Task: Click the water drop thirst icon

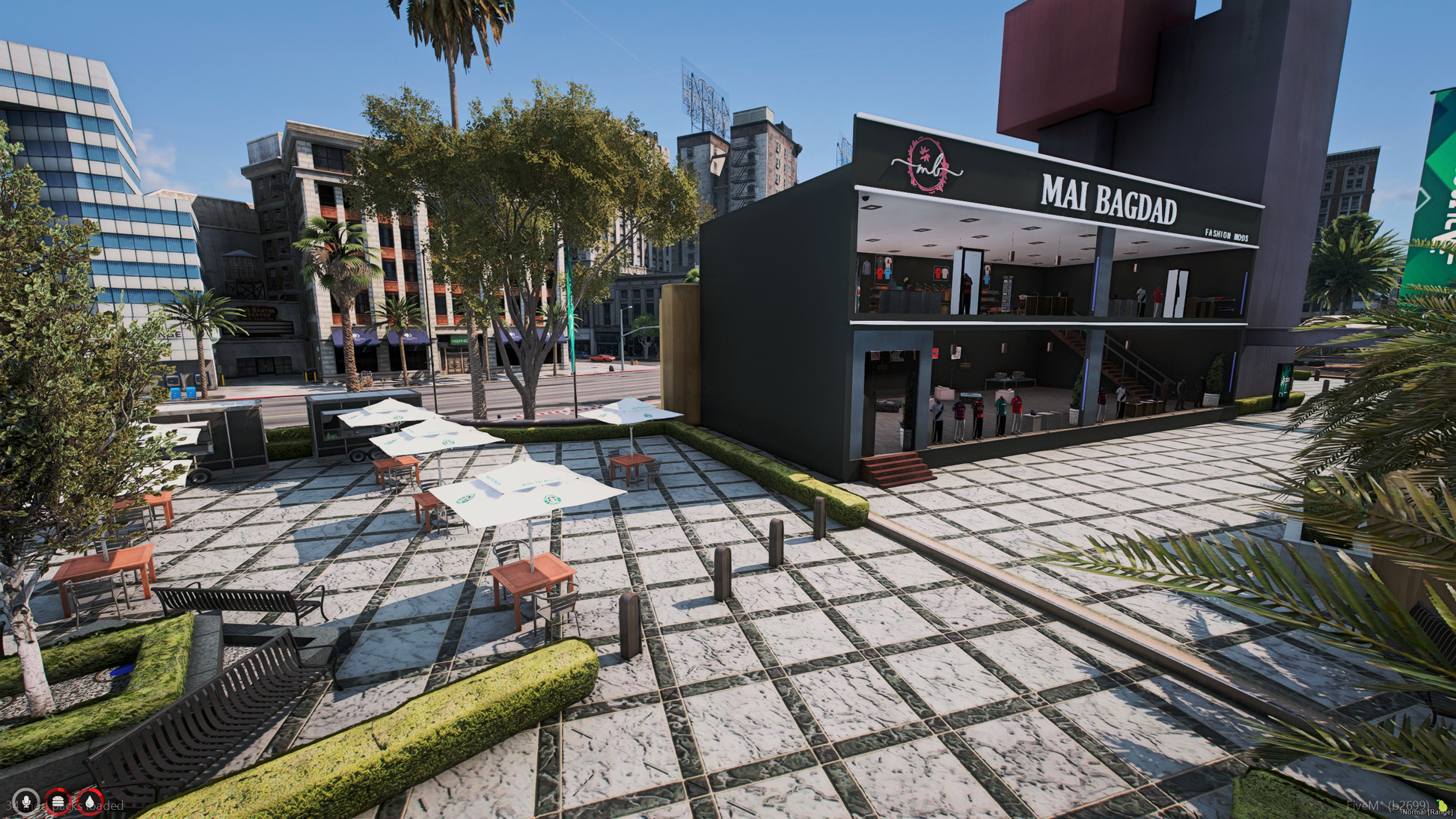Action: point(91,802)
